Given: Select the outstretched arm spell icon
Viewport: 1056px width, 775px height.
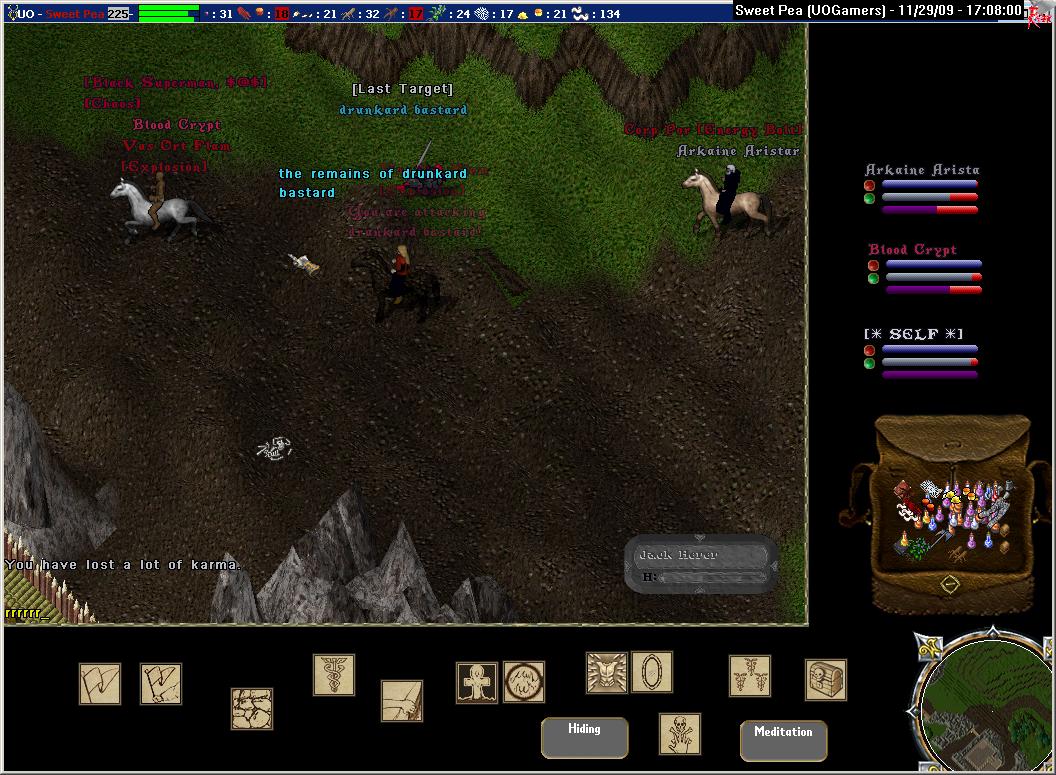Looking at the screenshot, I should tap(402, 701).
